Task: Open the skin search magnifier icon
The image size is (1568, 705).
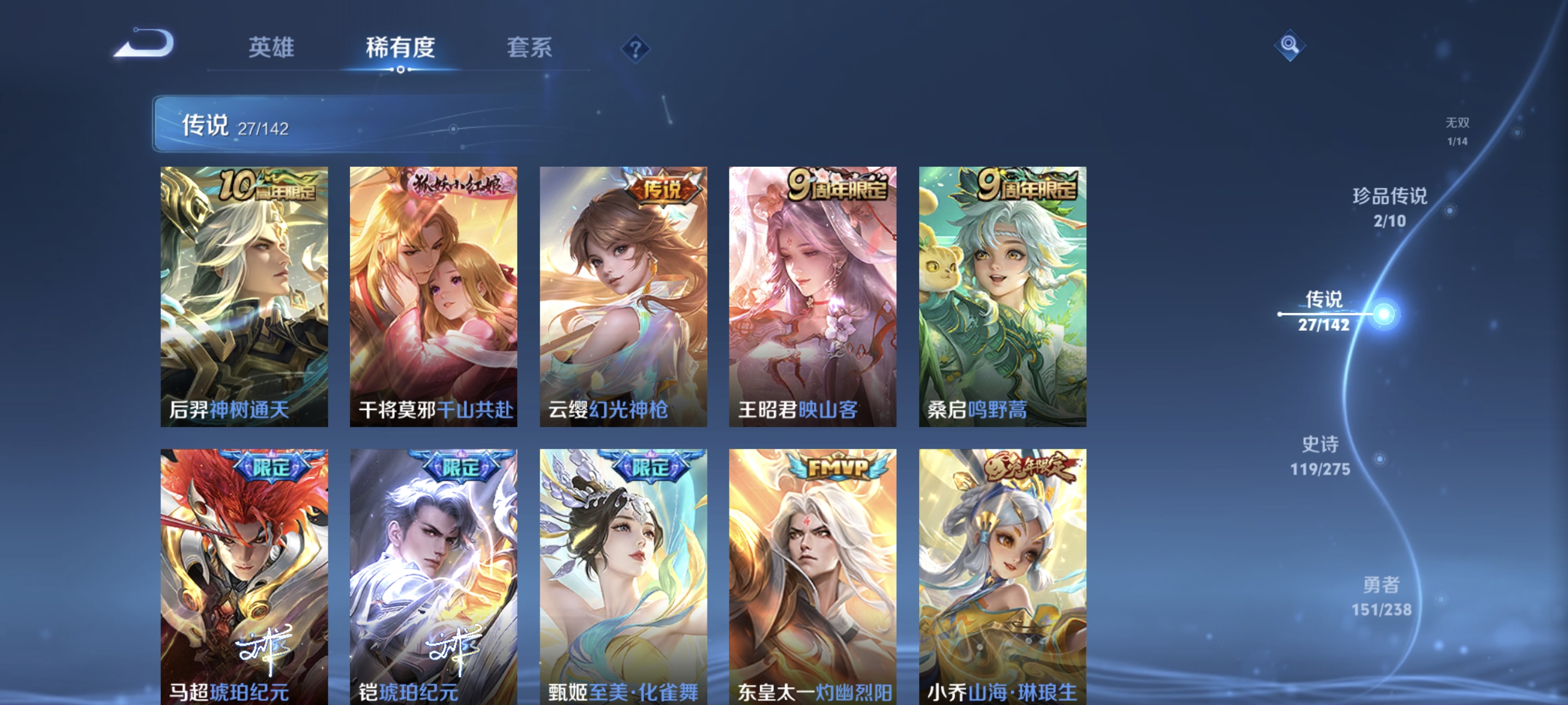Action: [x=1289, y=46]
